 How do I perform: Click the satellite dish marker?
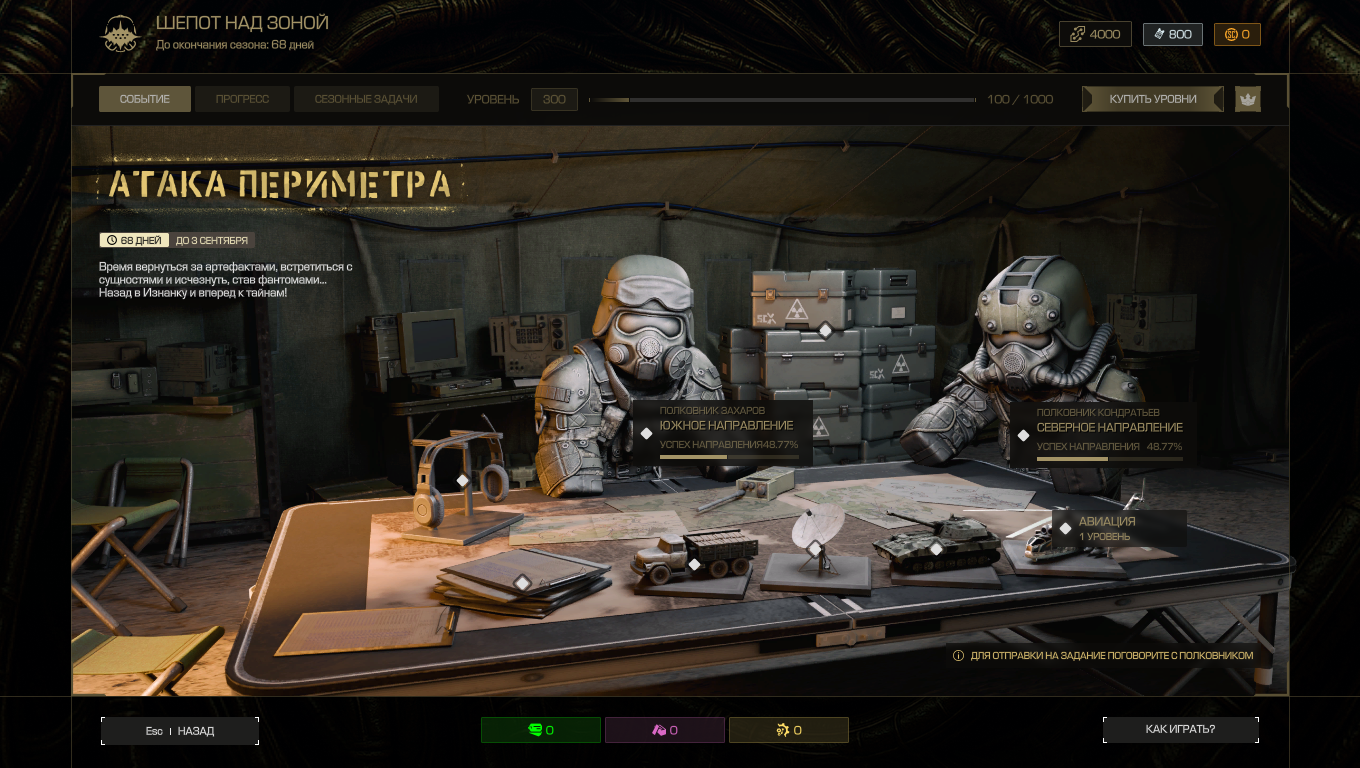[815, 548]
